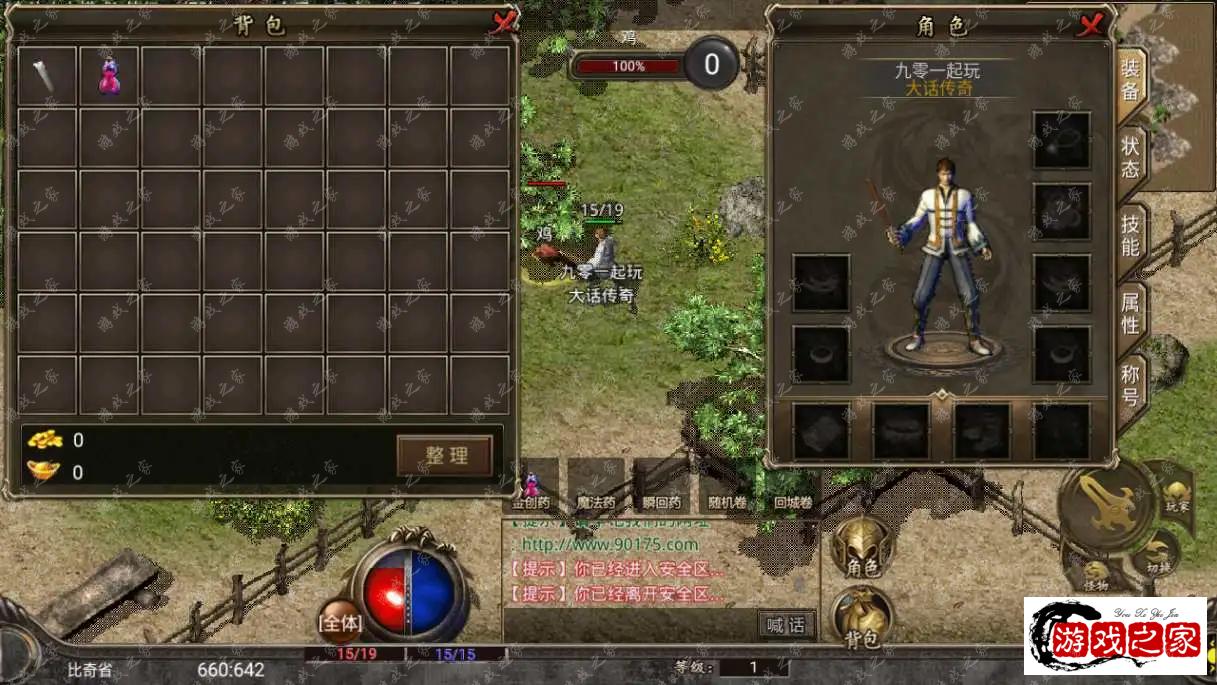Screen dimensions: 1217x685
Task: Activate the 回城卷 town scroll slot
Action: pyautogui.click(x=792, y=485)
